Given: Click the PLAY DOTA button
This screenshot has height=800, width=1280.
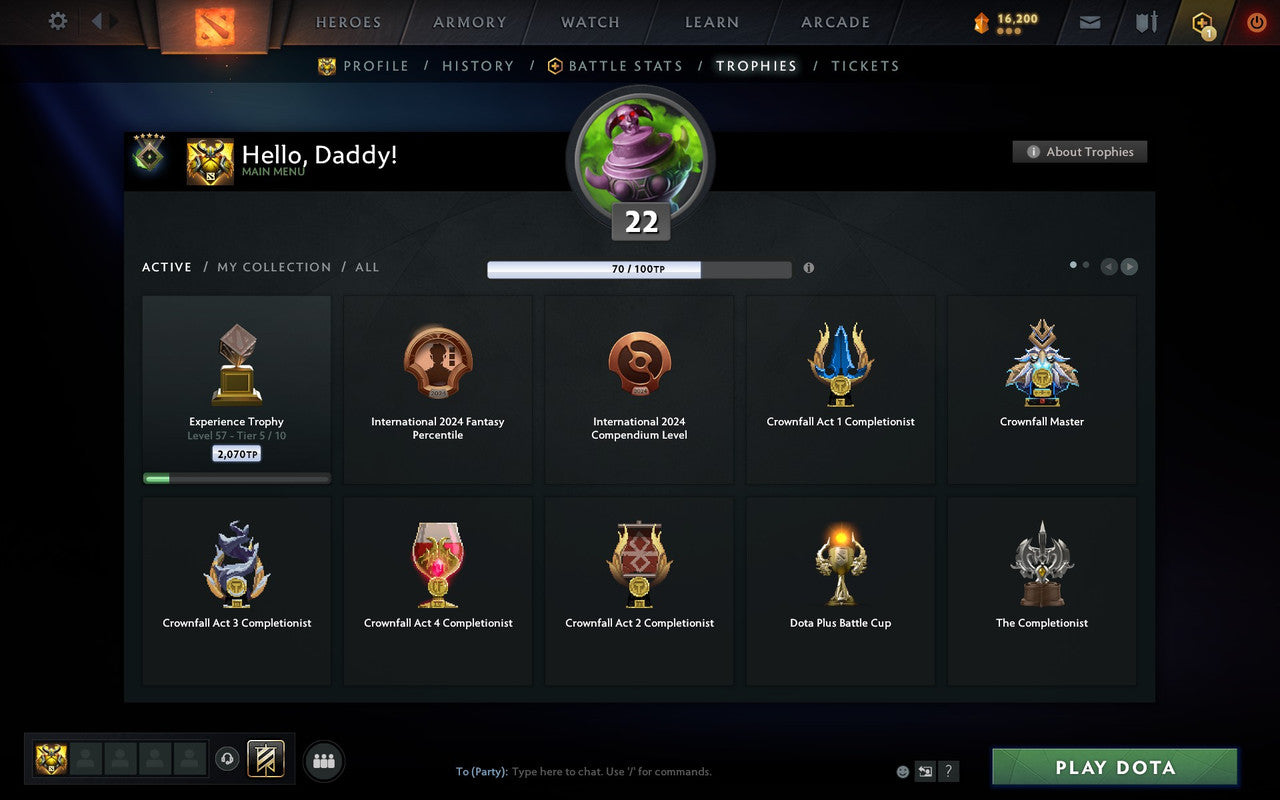Looking at the screenshot, I should (1113, 767).
